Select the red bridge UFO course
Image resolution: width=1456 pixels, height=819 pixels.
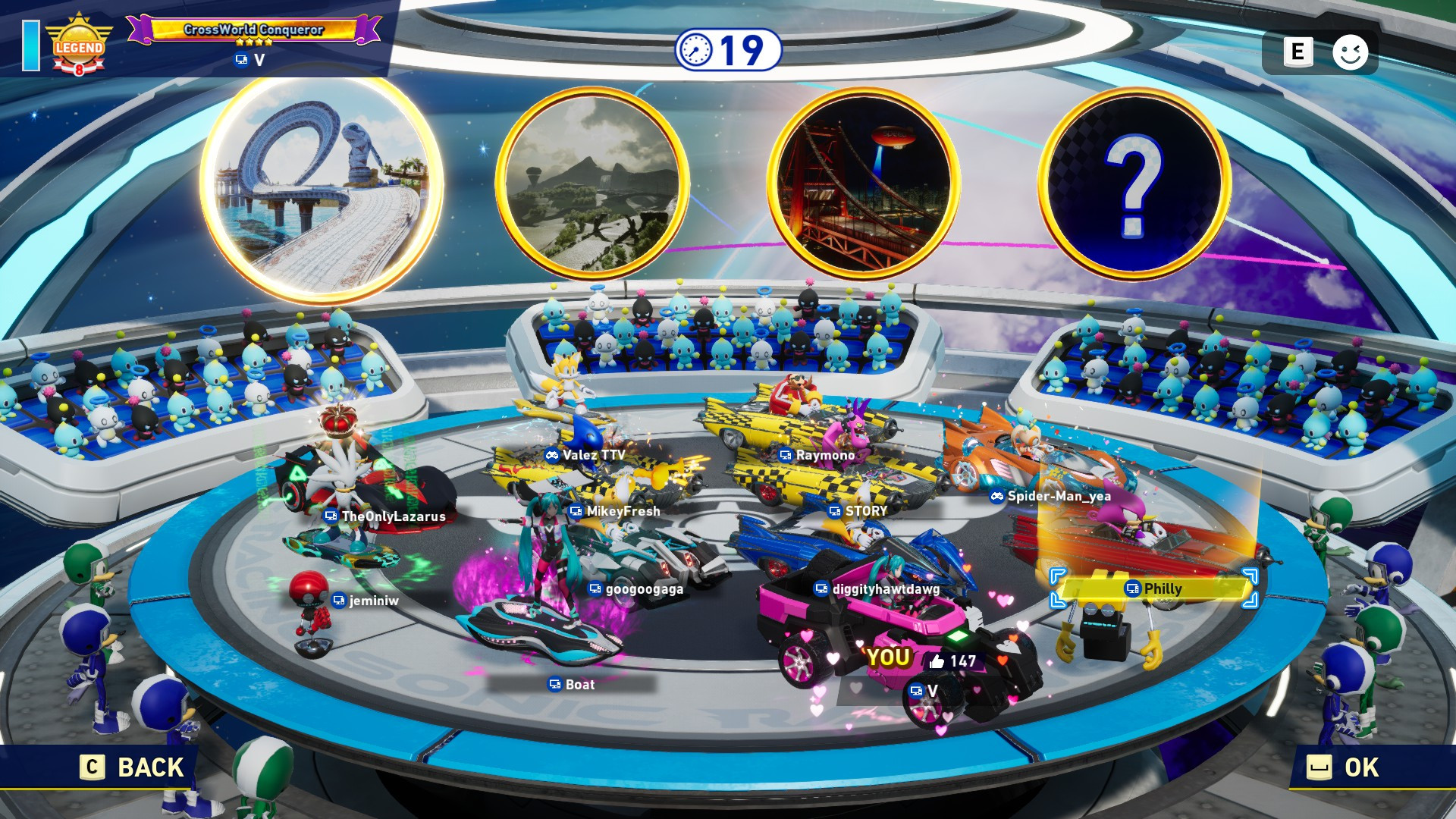tap(863, 183)
